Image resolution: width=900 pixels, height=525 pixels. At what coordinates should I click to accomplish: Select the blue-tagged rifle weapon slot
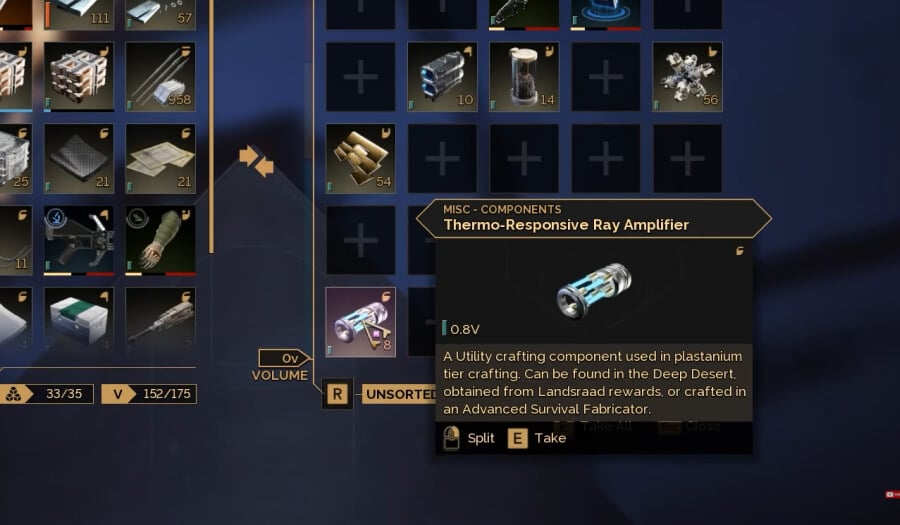[x=79, y=240]
